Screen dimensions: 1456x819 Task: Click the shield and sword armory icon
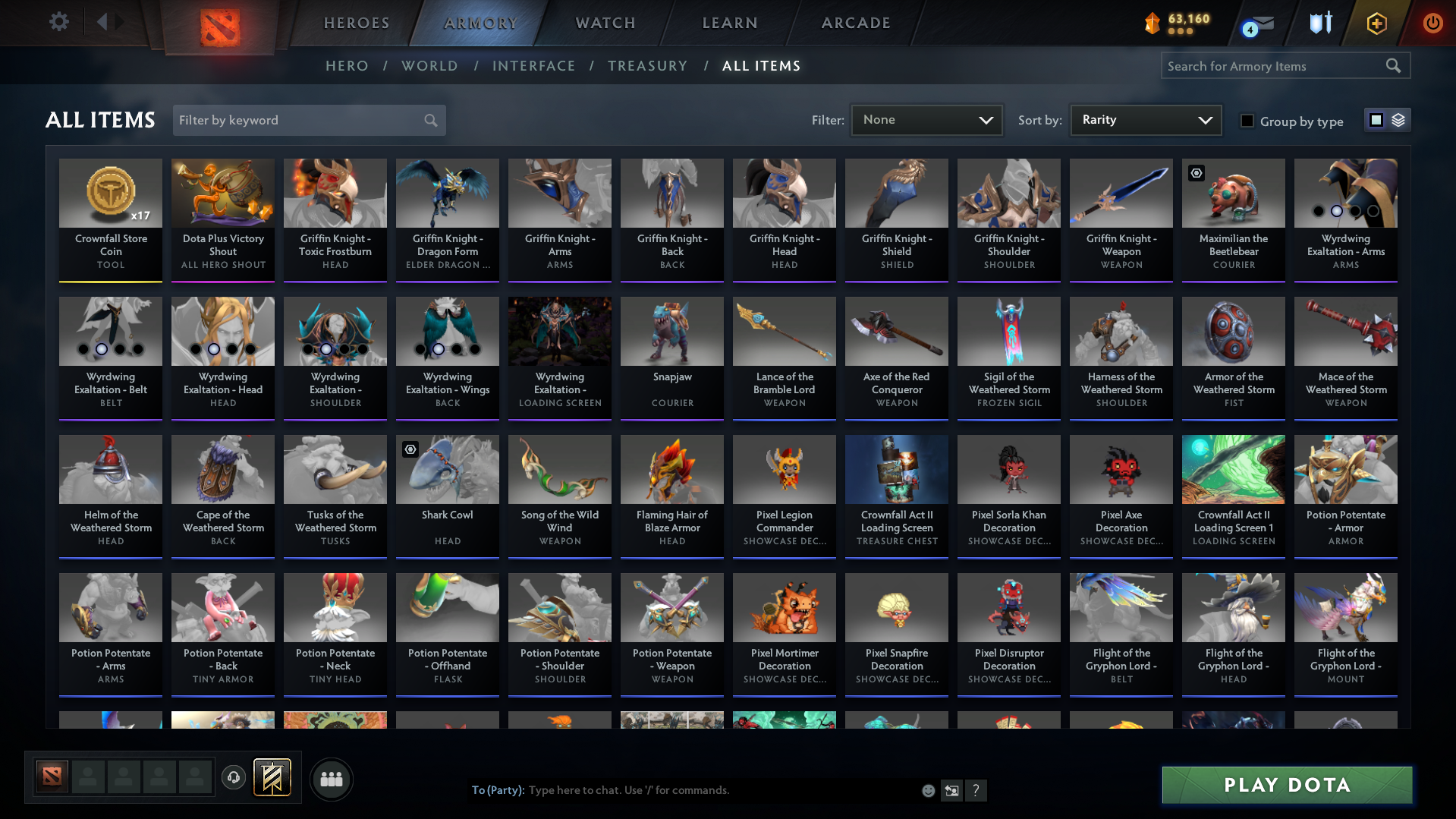click(1320, 24)
